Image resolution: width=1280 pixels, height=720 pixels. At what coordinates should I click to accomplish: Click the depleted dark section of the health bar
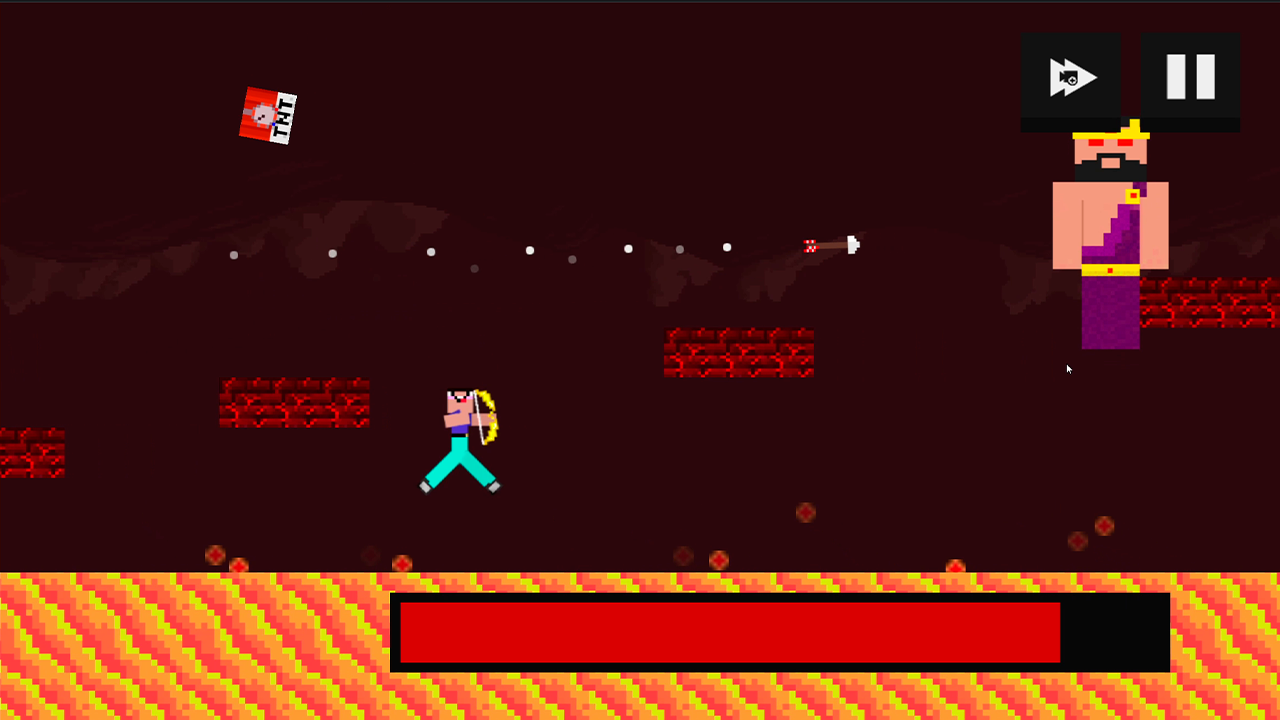(x=1110, y=630)
